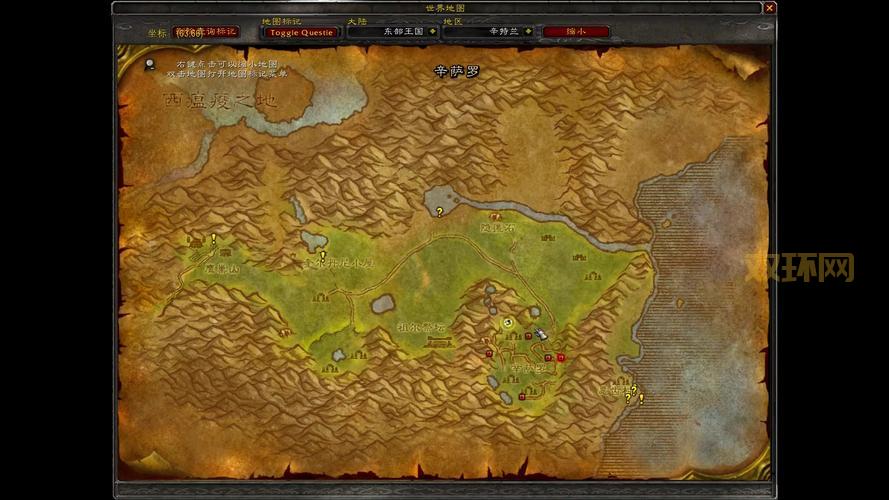Viewport: 889px width, 500px height.
Task: Close the world map window
Action: pyautogui.click(x=769, y=8)
